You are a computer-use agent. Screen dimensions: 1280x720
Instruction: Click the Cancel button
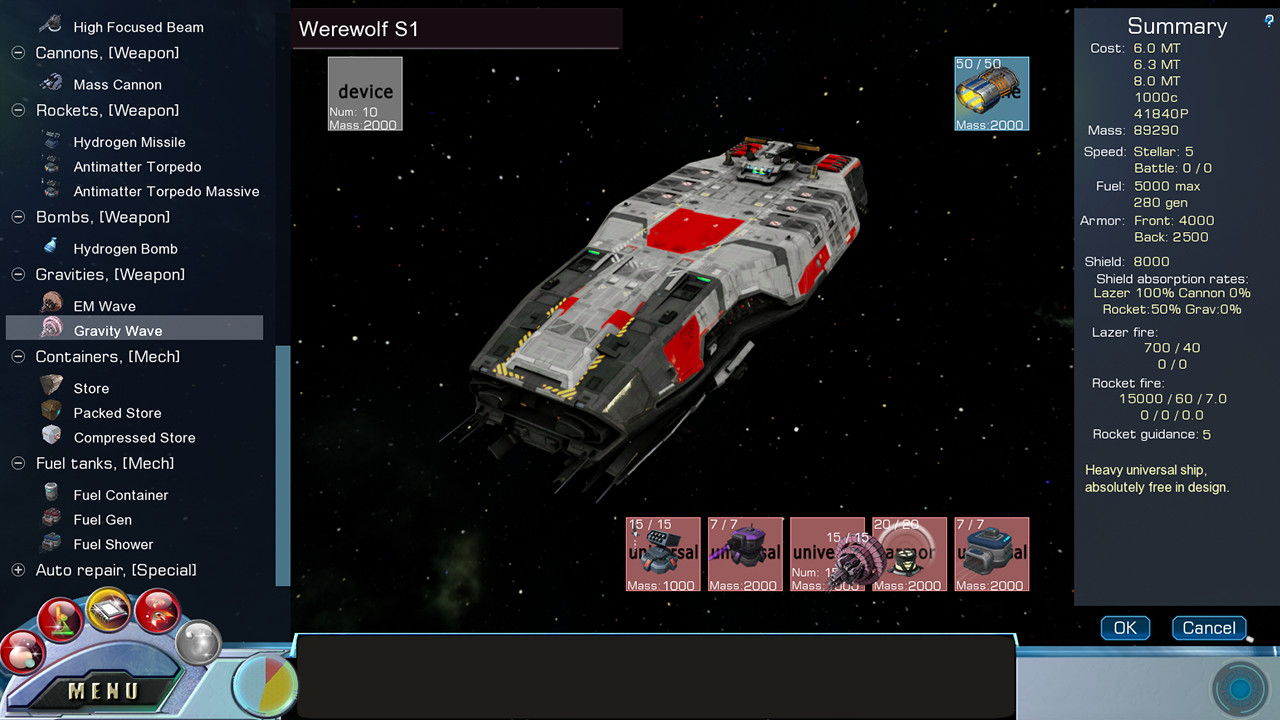(x=1209, y=628)
